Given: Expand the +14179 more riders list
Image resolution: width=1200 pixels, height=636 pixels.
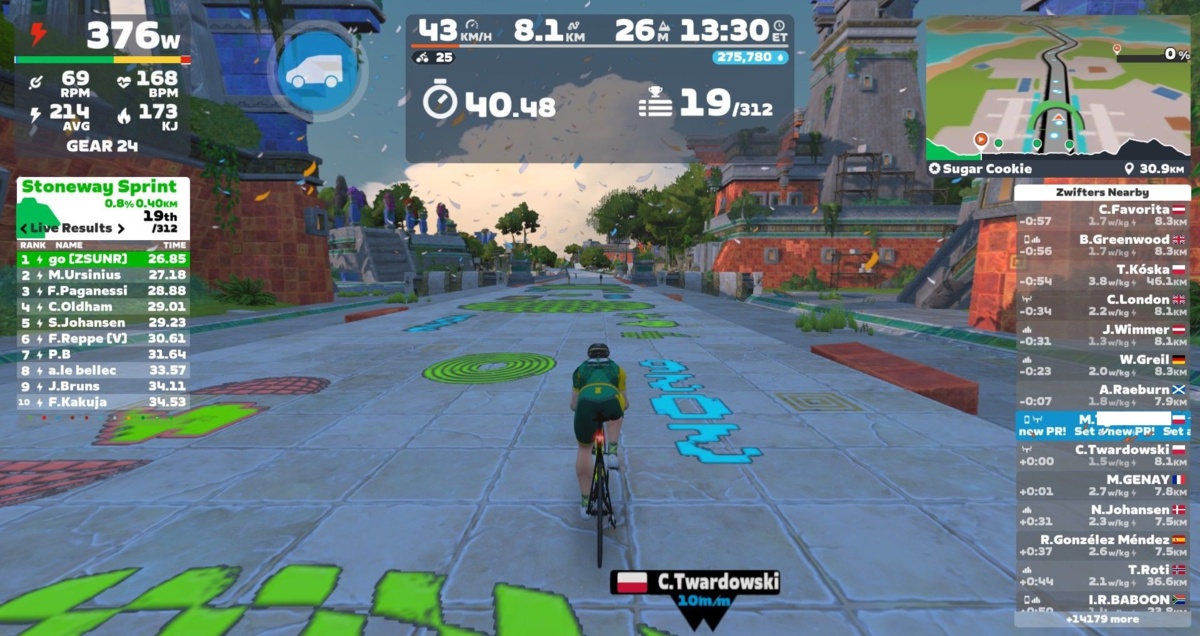Looking at the screenshot, I should [1102, 619].
